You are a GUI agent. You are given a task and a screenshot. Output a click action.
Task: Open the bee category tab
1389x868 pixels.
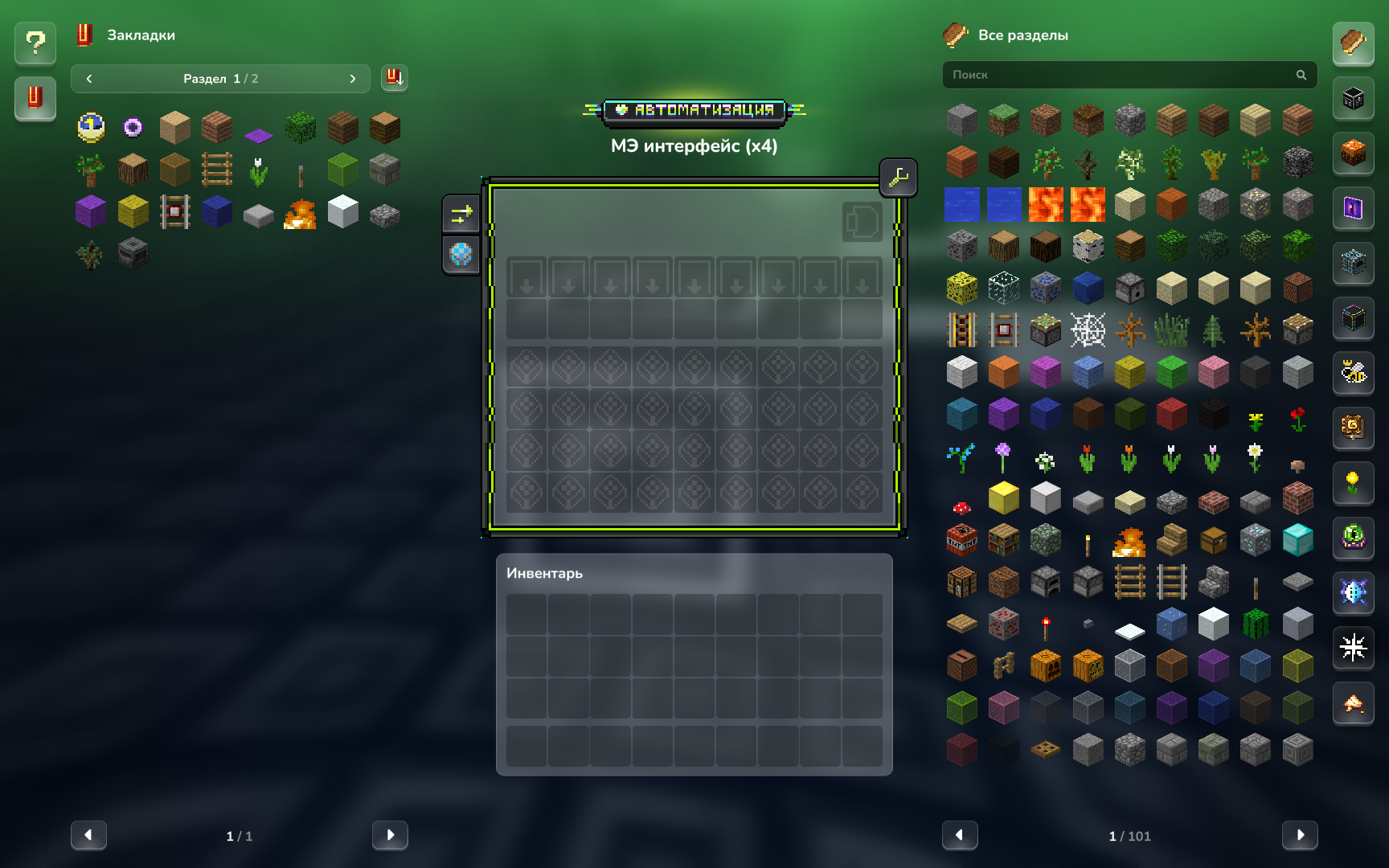(1353, 373)
